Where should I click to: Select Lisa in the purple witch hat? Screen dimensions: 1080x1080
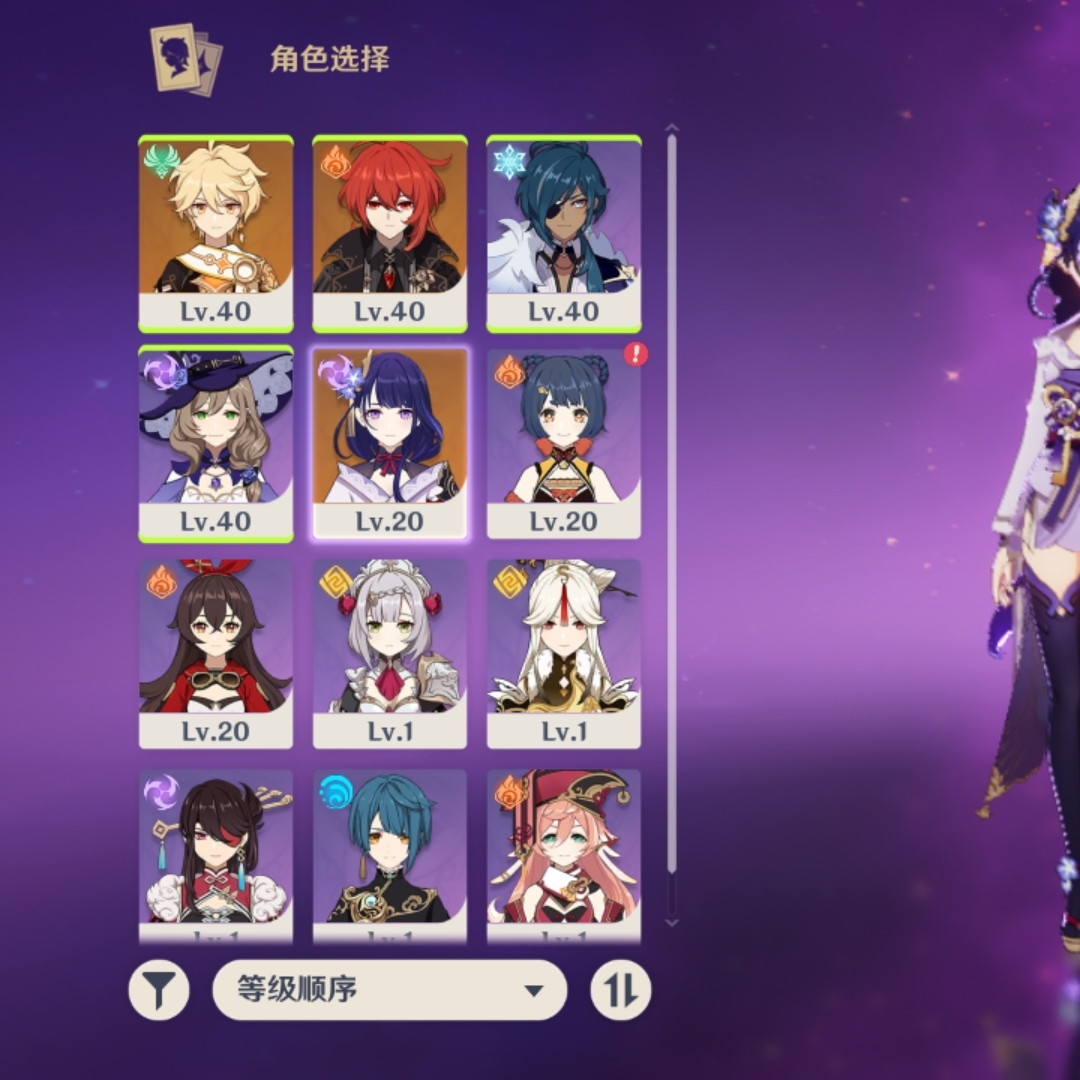(x=216, y=444)
